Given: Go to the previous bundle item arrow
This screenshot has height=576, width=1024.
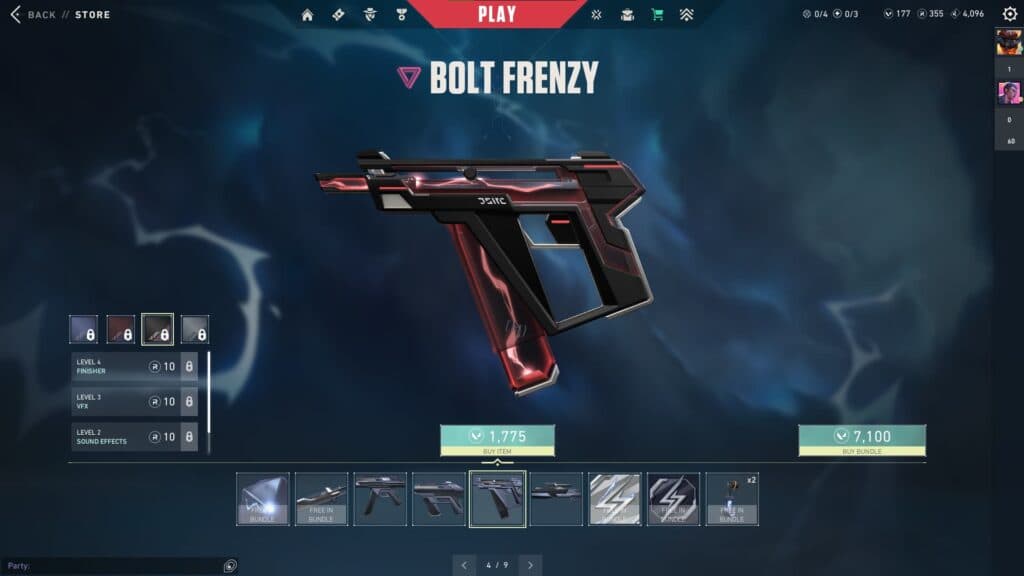Looking at the screenshot, I should pyautogui.click(x=465, y=565).
